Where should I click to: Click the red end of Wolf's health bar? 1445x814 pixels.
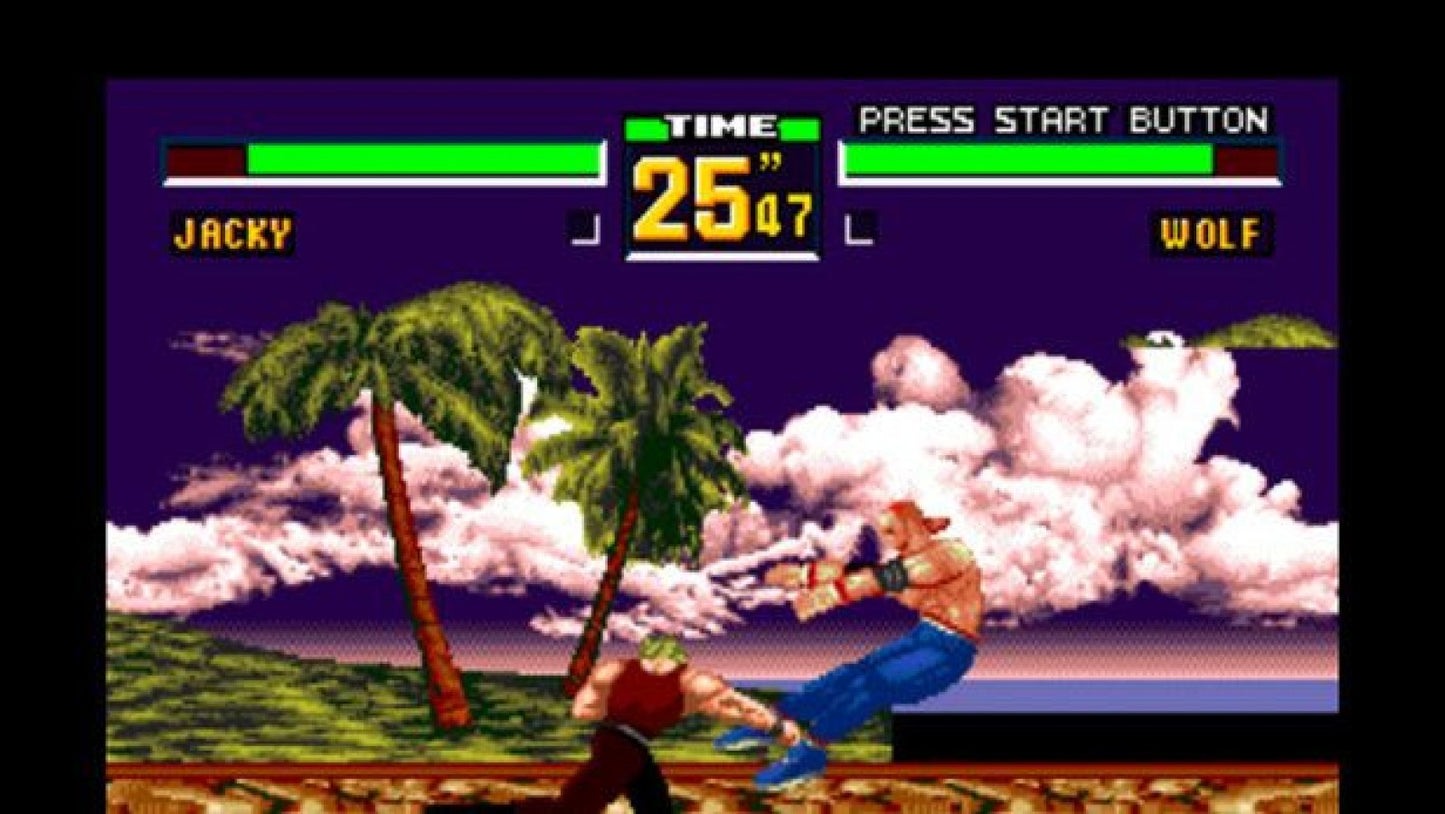[x=1245, y=159]
